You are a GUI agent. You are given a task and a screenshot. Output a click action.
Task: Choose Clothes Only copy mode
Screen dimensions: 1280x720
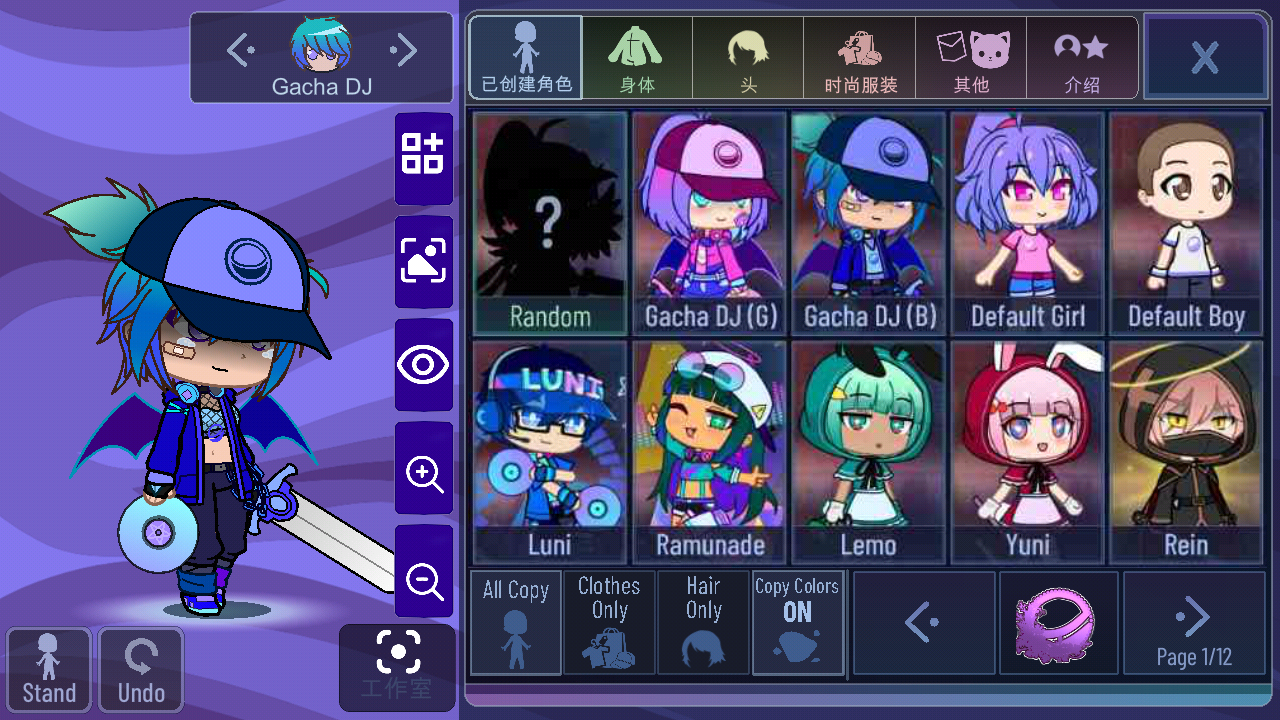[609, 622]
